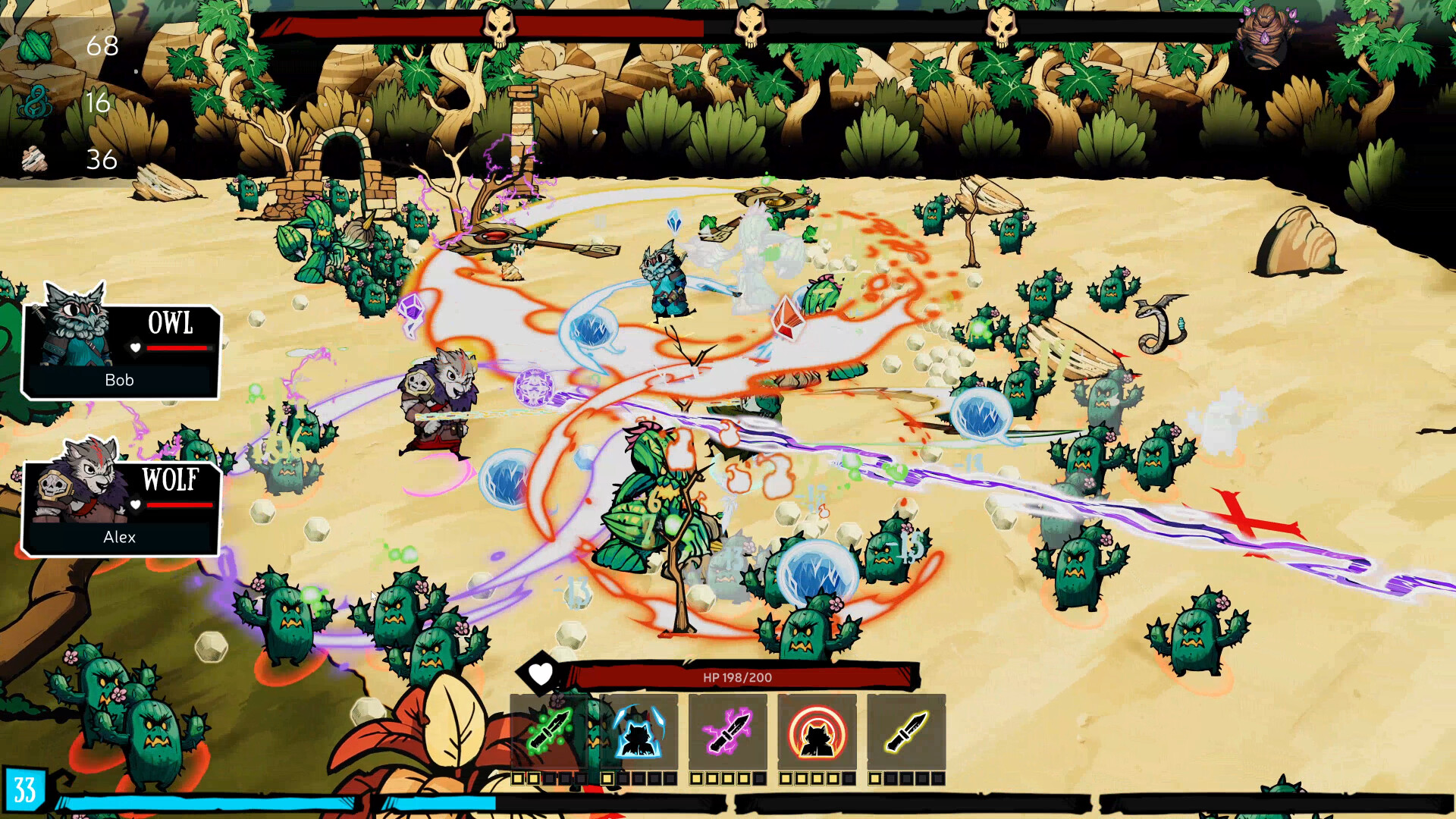The height and width of the screenshot is (819, 1456).
Task: Toggle the lit upgrade pip under blue dash
Action: [608, 777]
